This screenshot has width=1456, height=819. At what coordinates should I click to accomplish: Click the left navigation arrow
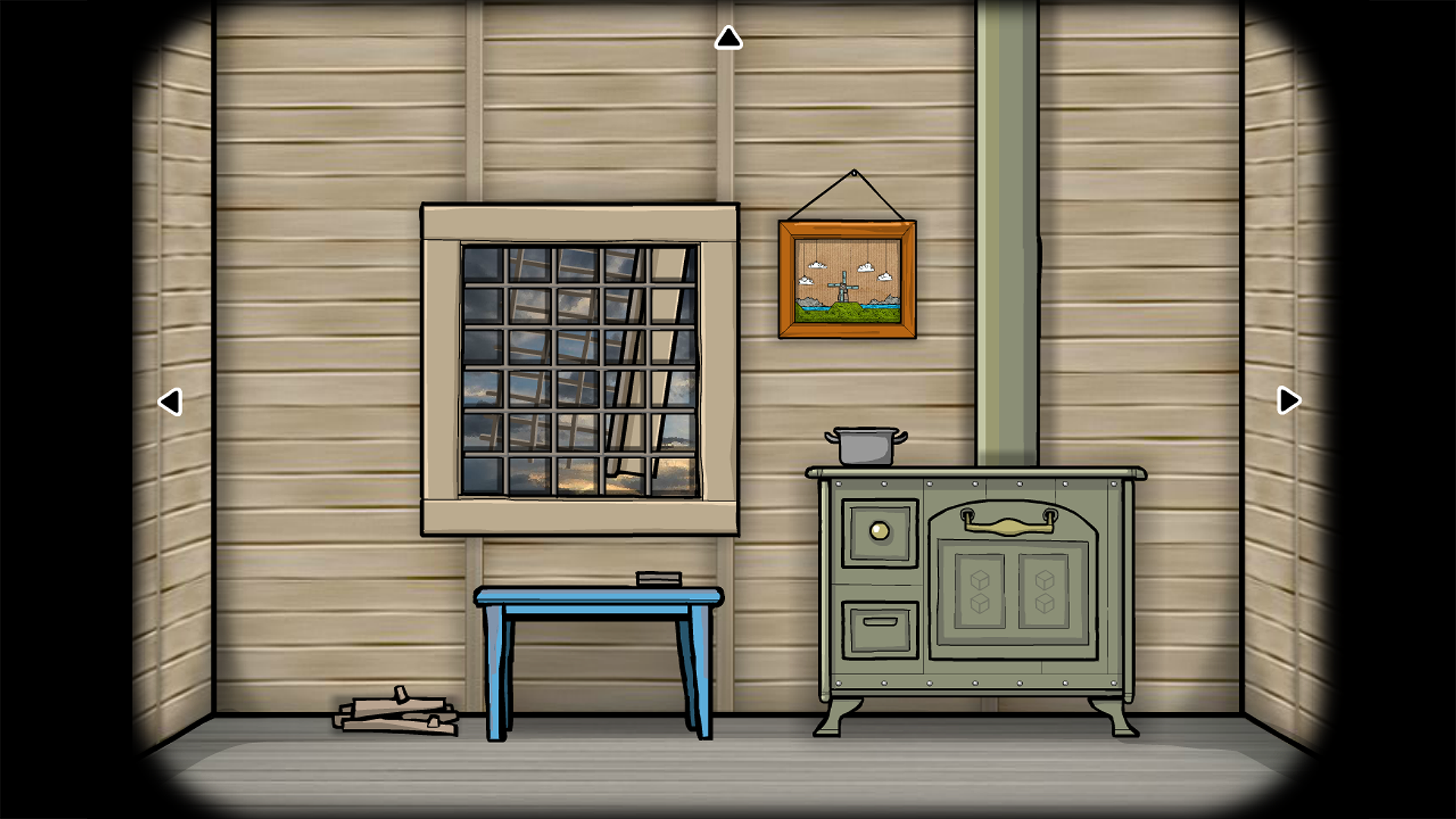tap(171, 400)
